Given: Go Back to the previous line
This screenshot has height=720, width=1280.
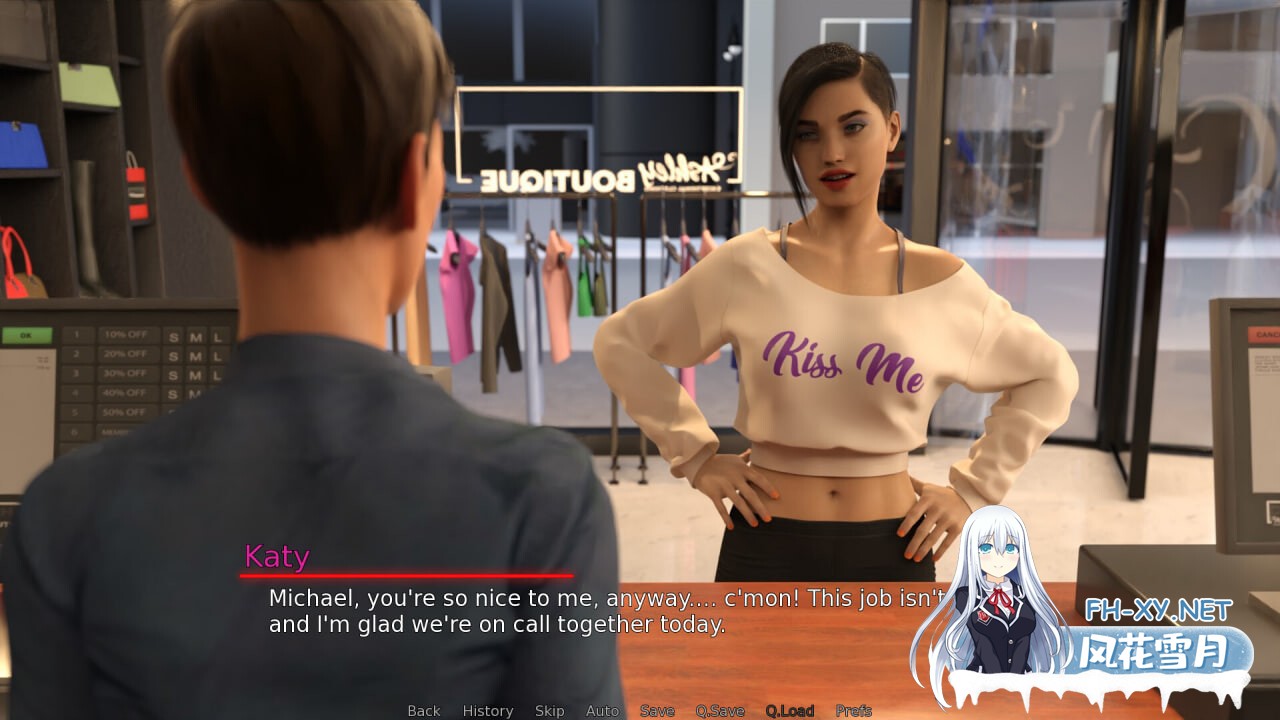Looking at the screenshot, I should (x=423, y=711).
